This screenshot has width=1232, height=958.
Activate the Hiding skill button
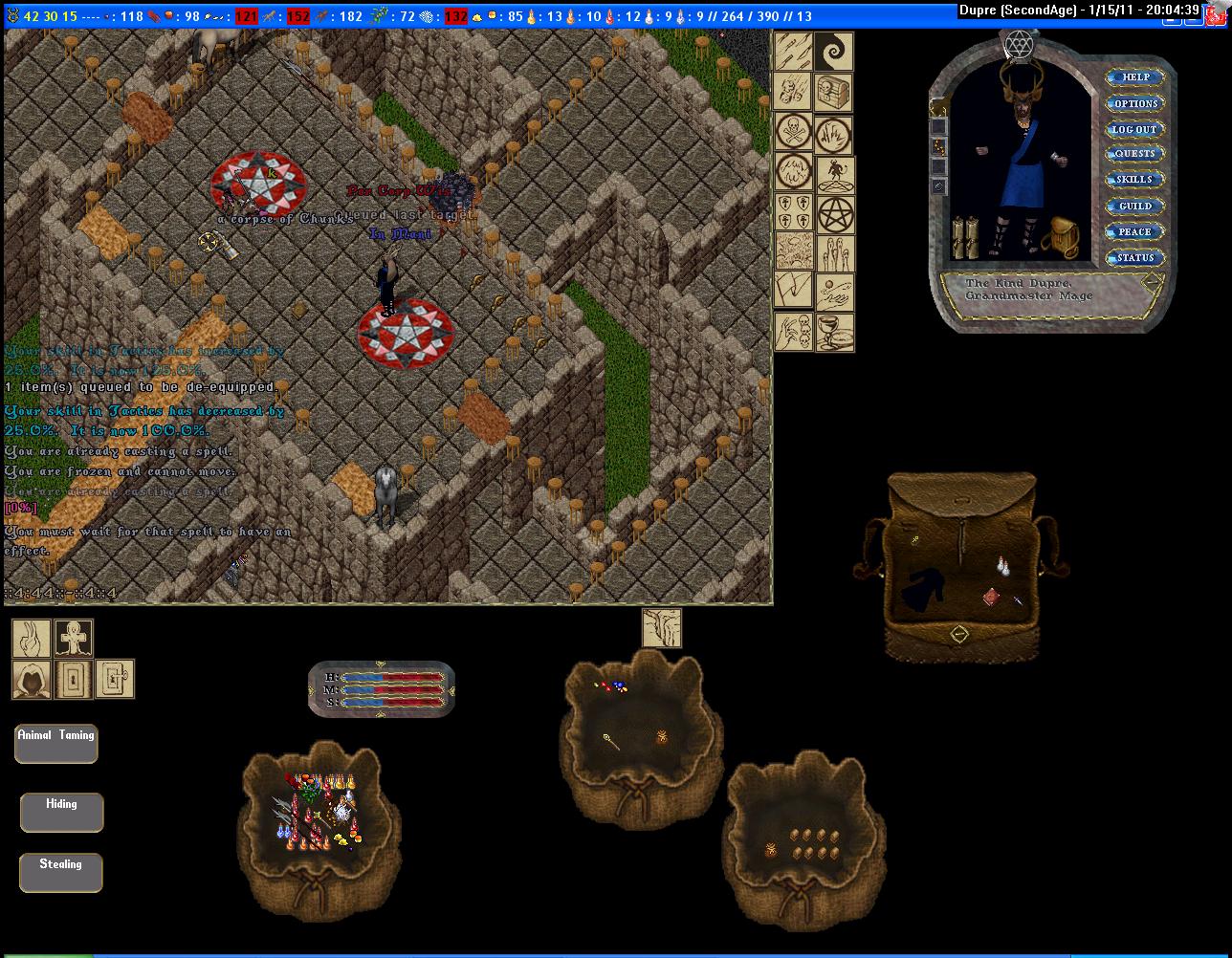pyautogui.click(x=61, y=812)
